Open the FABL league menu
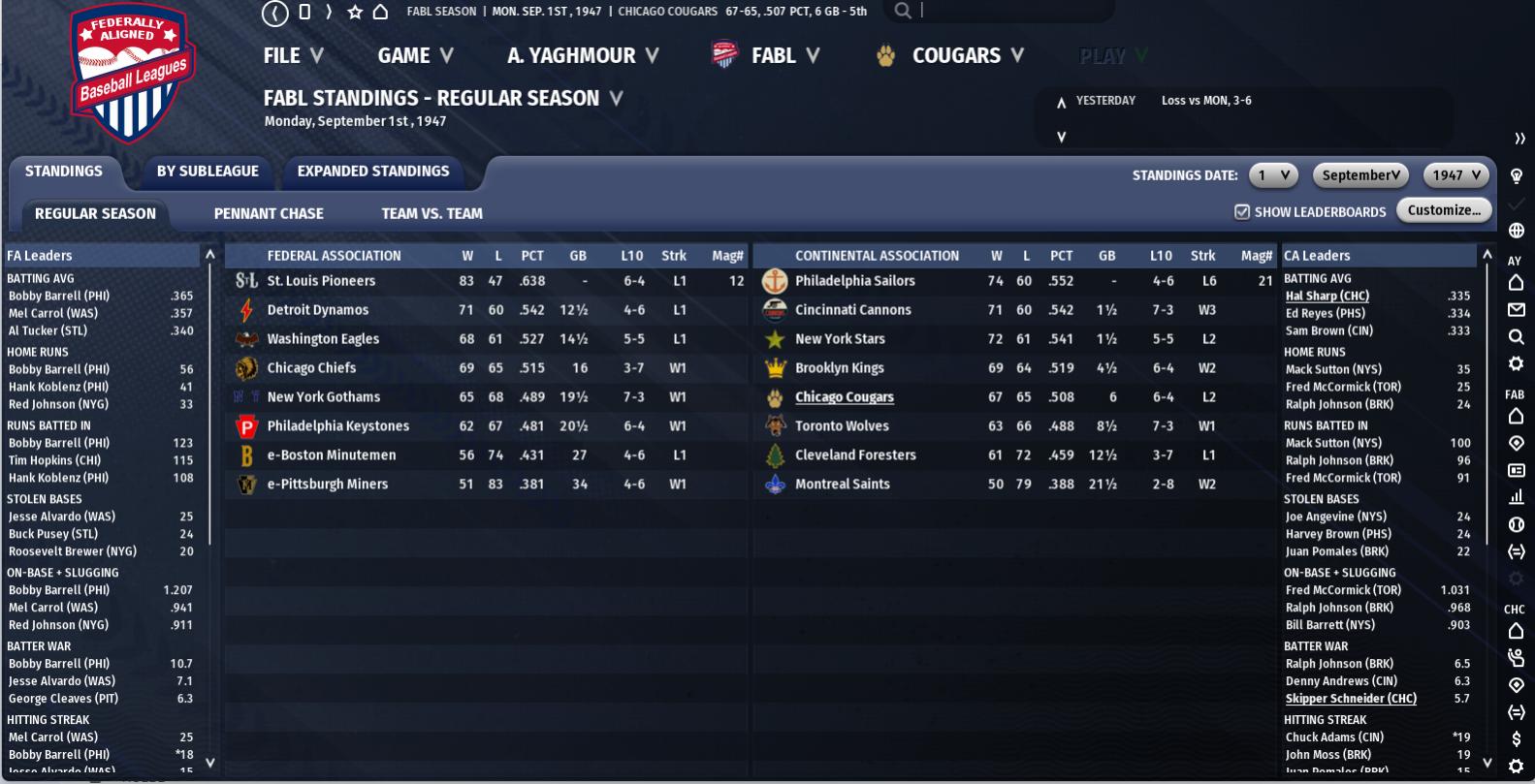The image size is (1535, 784). tap(772, 56)
